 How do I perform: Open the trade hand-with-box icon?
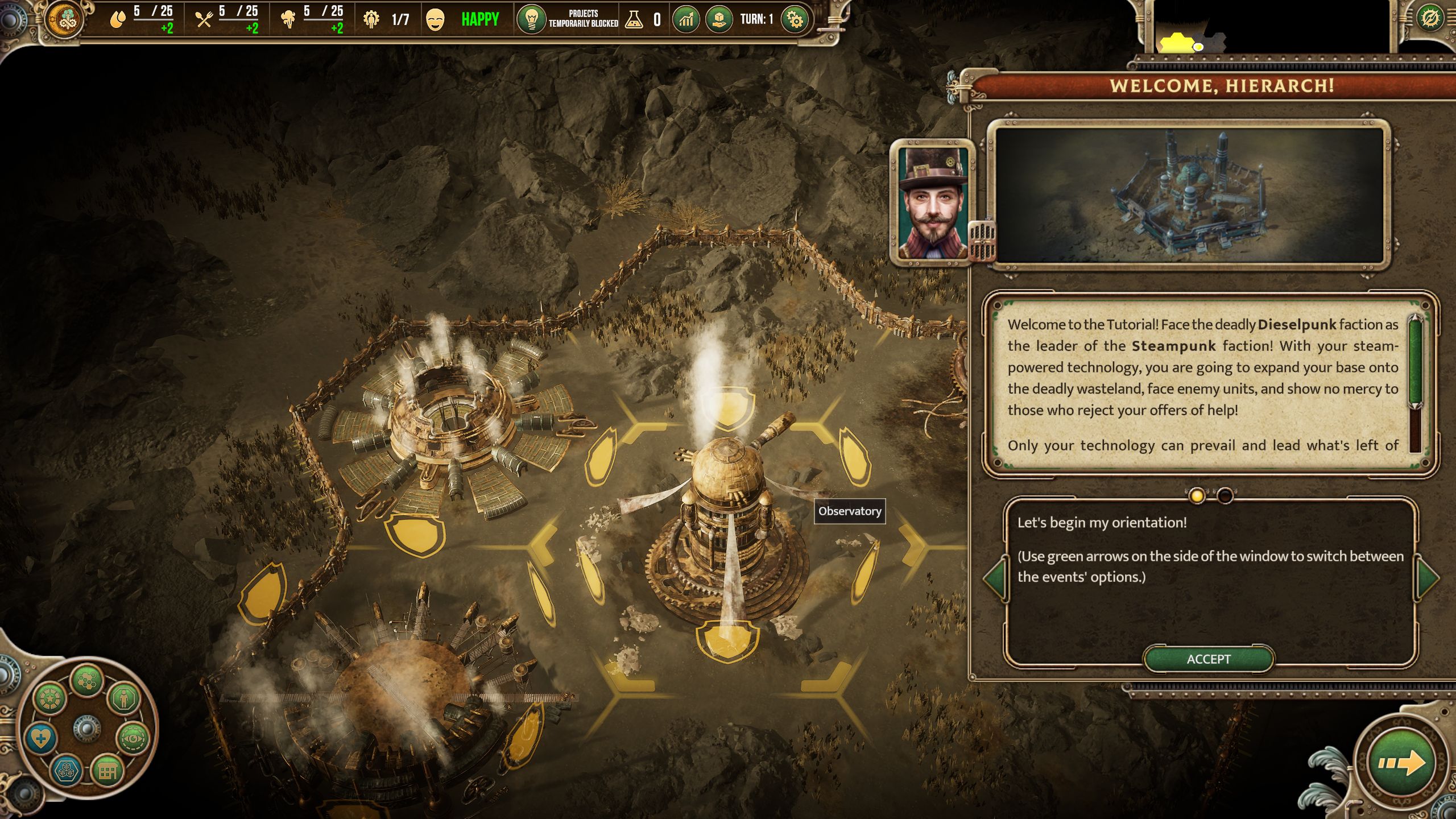[x=718, y=20]
